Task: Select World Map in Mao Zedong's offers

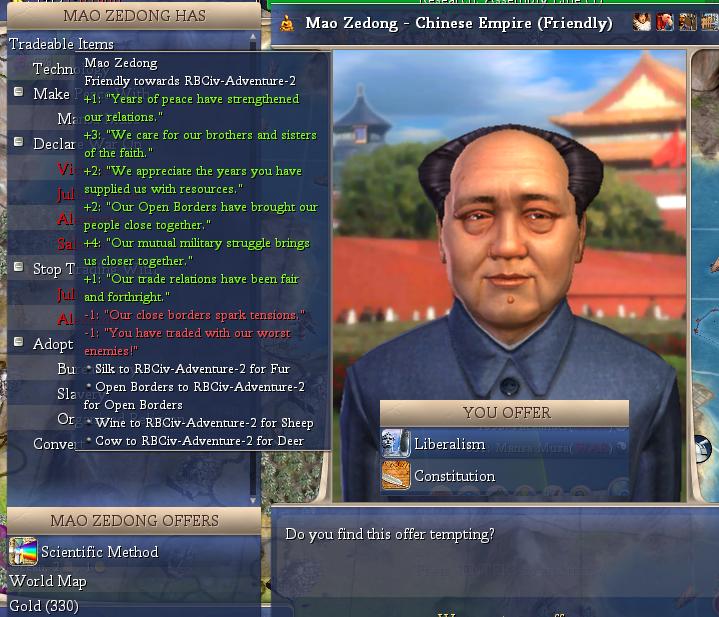Action: click(x=48, y=581)
